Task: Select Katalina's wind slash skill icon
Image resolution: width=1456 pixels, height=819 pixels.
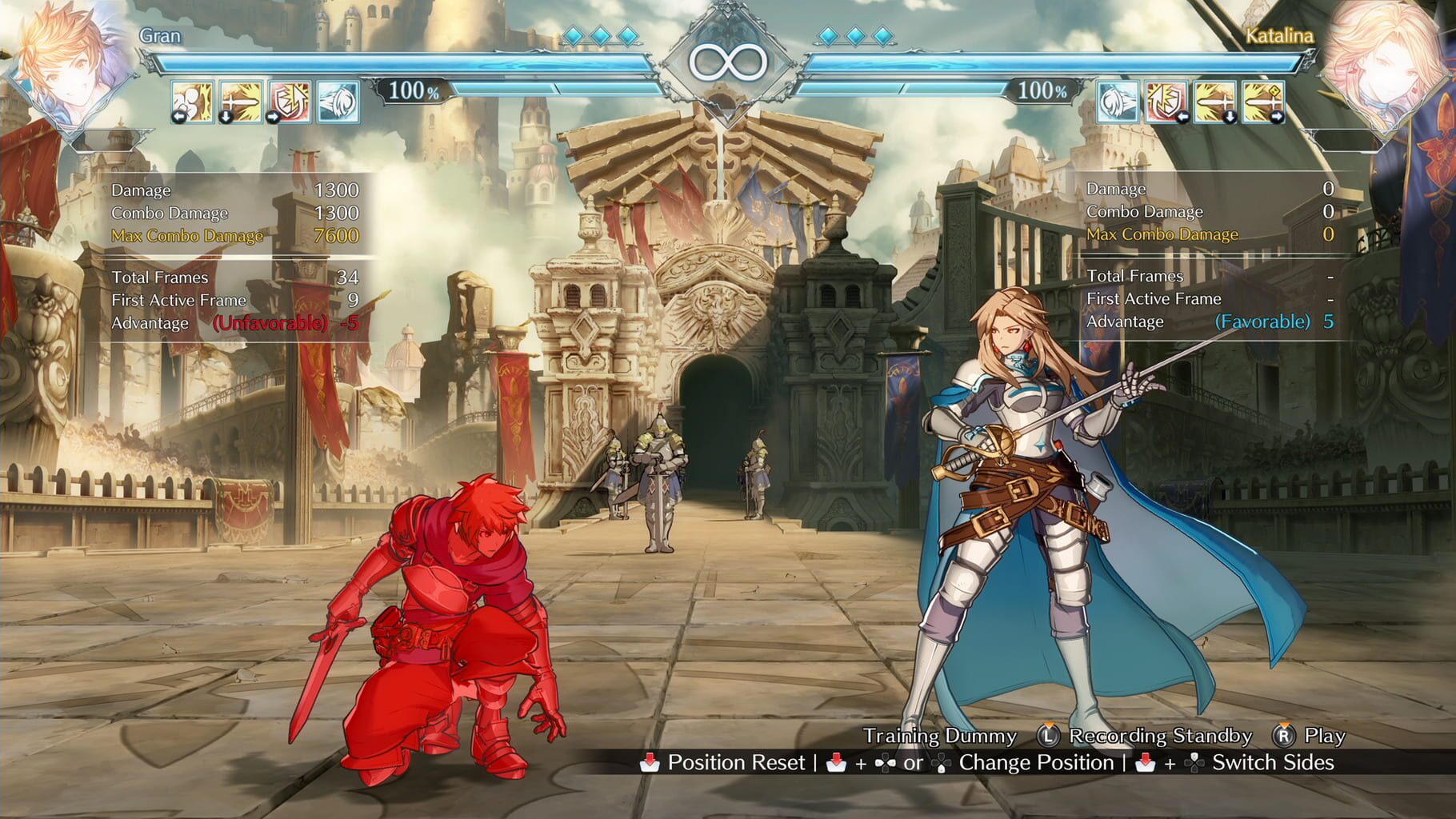Action: (x=1117, y=102)
